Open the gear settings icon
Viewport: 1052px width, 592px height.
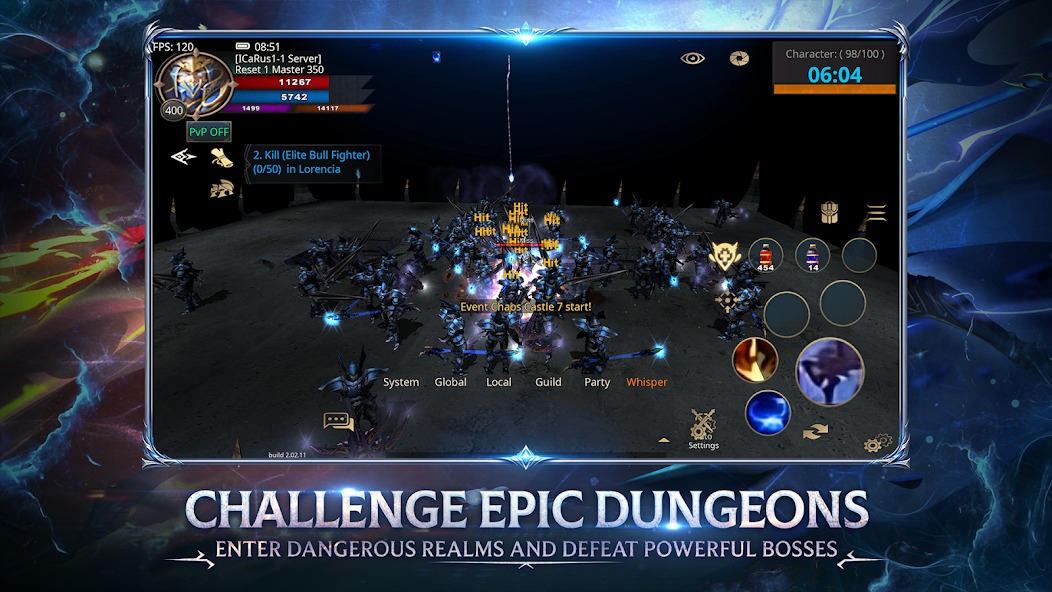pyautogui.click(x=877, y=443)
